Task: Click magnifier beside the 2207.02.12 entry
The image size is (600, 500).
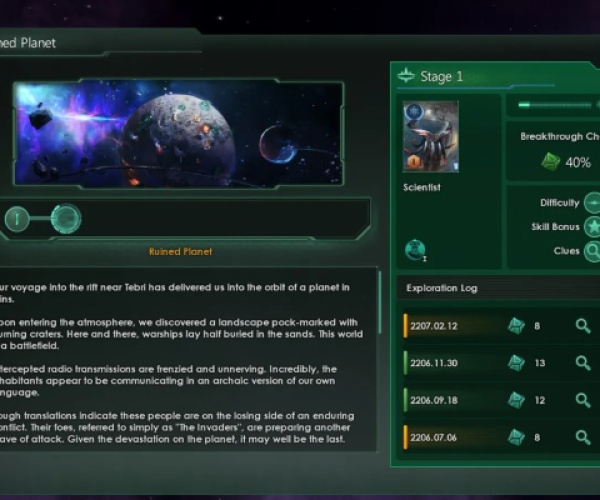Action: point(583,326)
